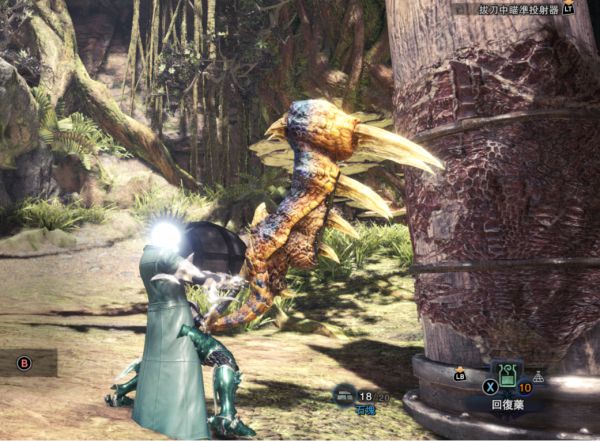Click the 石塊 slinger ammo icon
This screenshot has height=441, width=600.
[343, 396]
